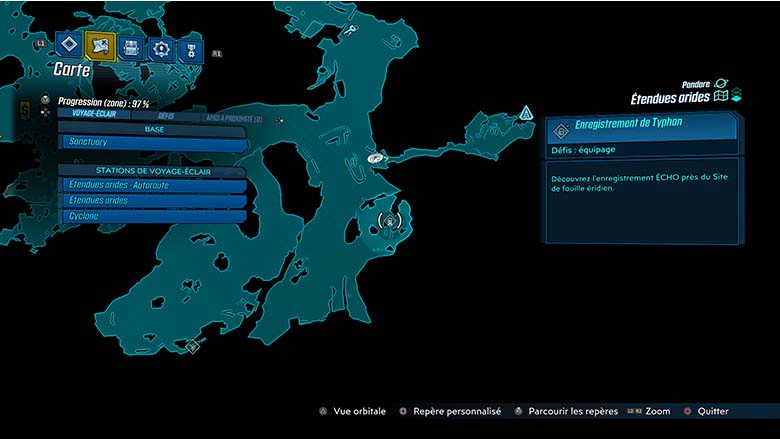Image resolution: width=780 pixels, height=439 pixels.
Task: Click the Étendues arides zone map icon
Action: point(719,97)
